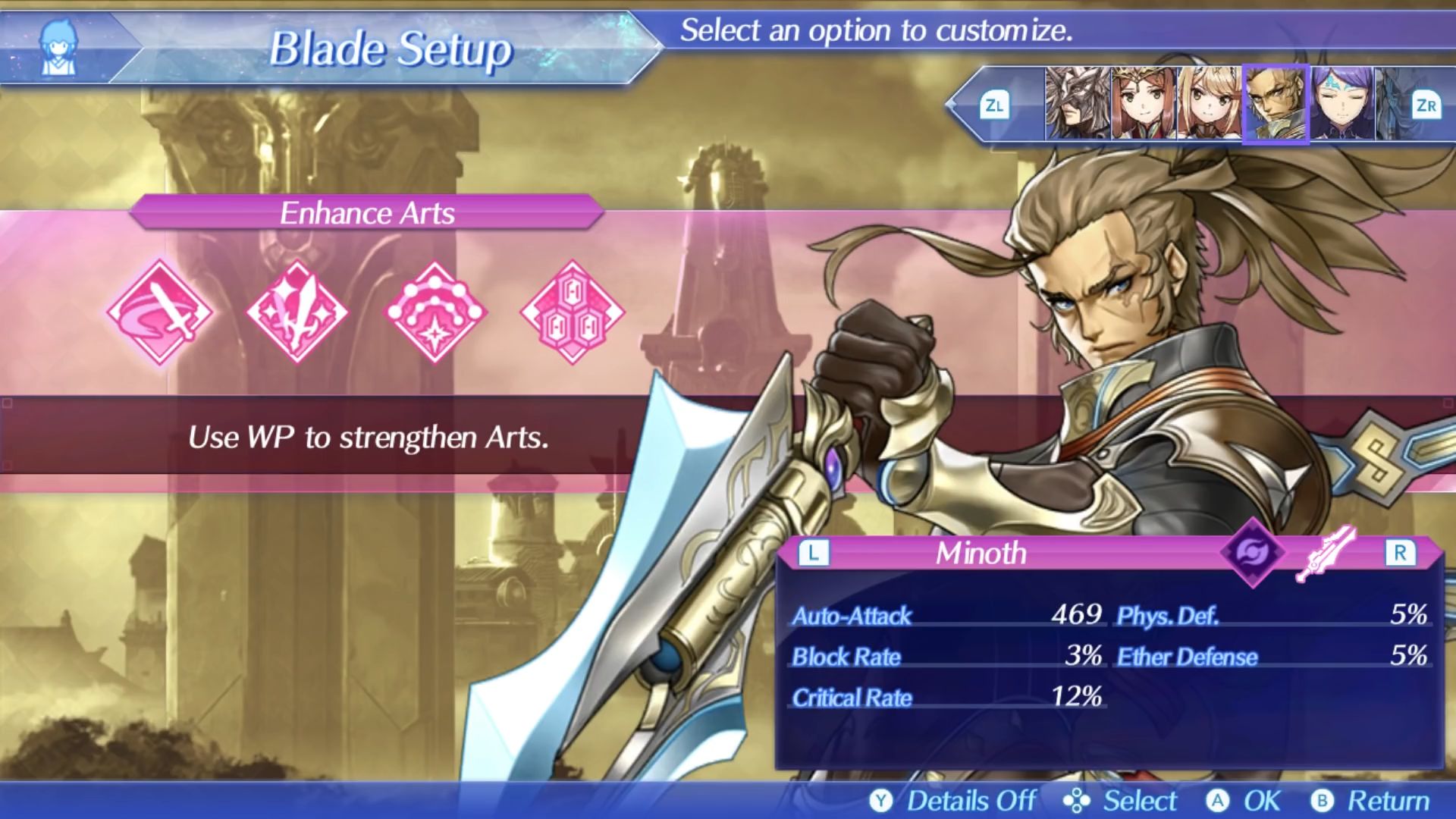The height and width of the screenshot is (819, 1456).
Task: Choose Minoth's highlighted portrait
Action: (x=1276, y=104)
